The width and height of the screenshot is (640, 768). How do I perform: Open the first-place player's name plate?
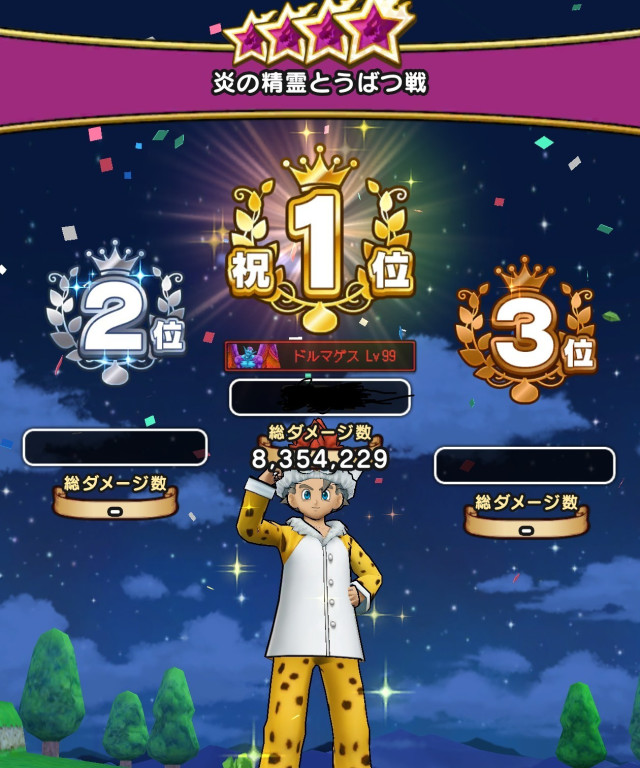pyautogui.click(x=320, y=397)
